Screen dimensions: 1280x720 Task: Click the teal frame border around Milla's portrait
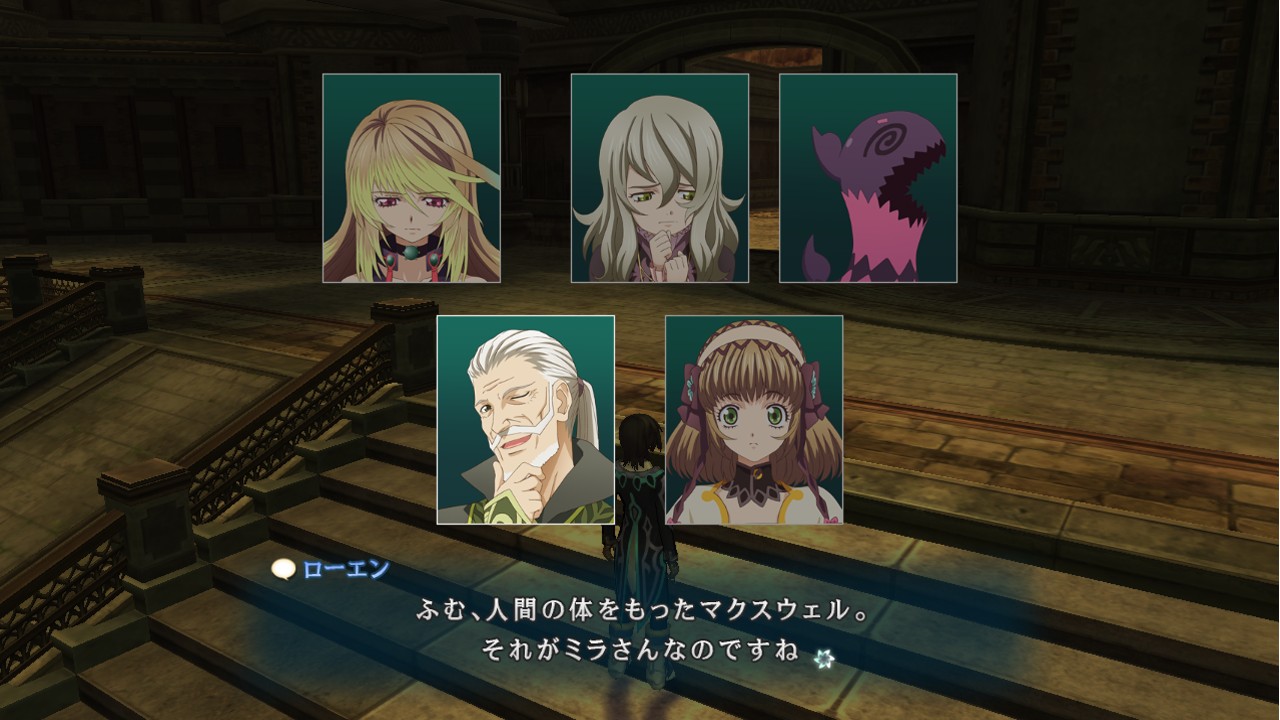323,180
